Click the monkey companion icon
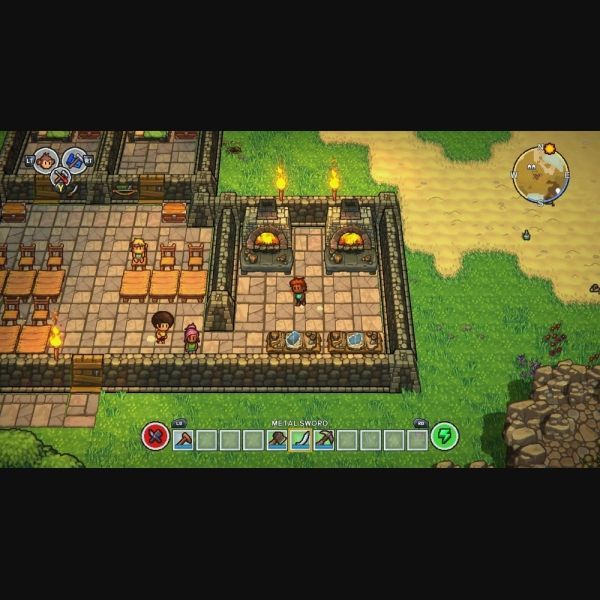This screenshot has height=600, width=600. pos(44,160)
